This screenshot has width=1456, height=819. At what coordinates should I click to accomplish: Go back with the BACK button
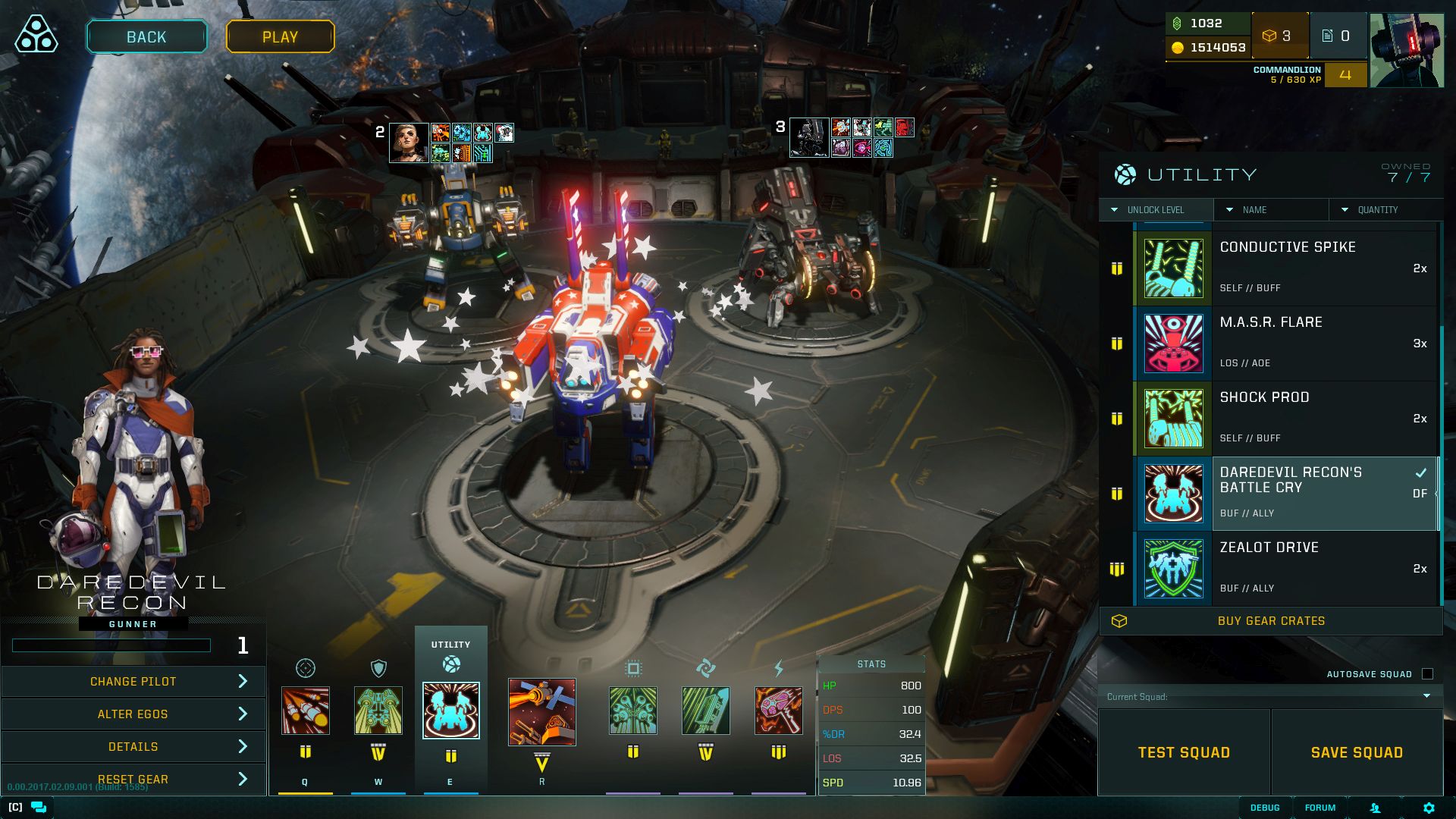pos(146,37)
